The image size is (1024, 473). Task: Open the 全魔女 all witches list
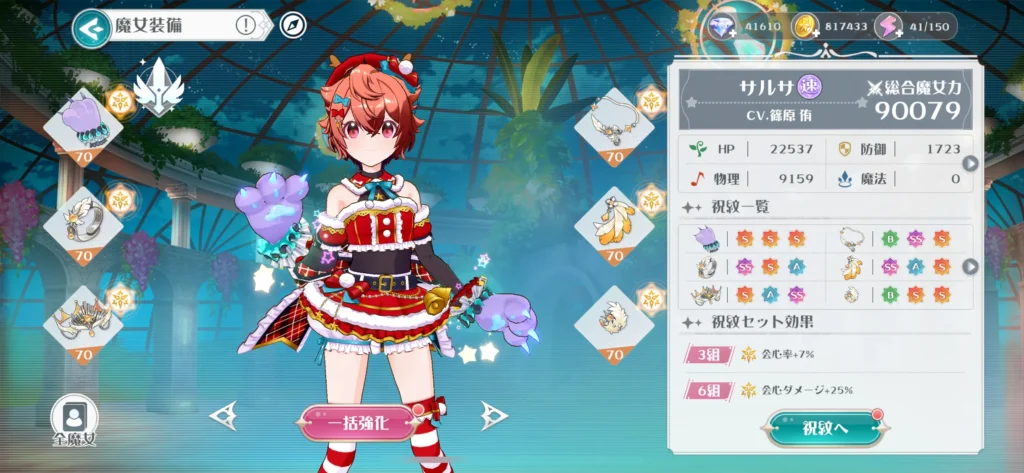pyautogui.click(x=74, y=420)
